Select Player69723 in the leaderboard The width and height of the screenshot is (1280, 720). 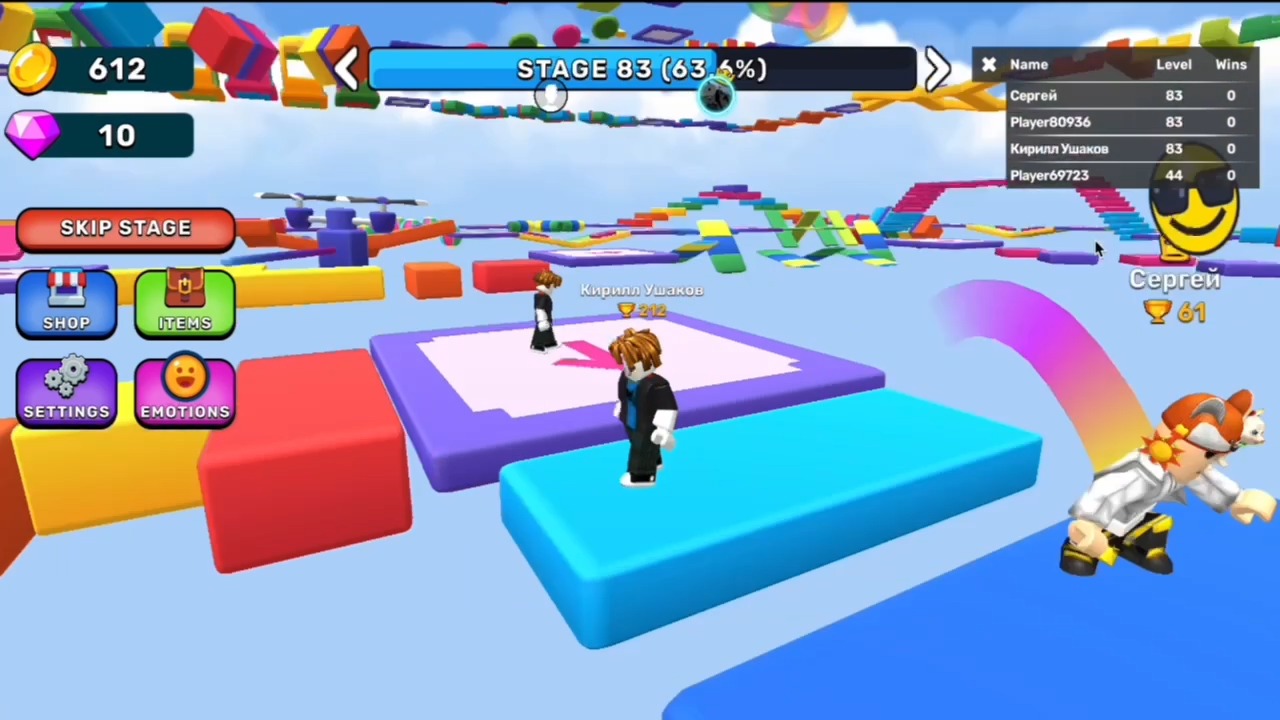click(x=1049, y=175)
